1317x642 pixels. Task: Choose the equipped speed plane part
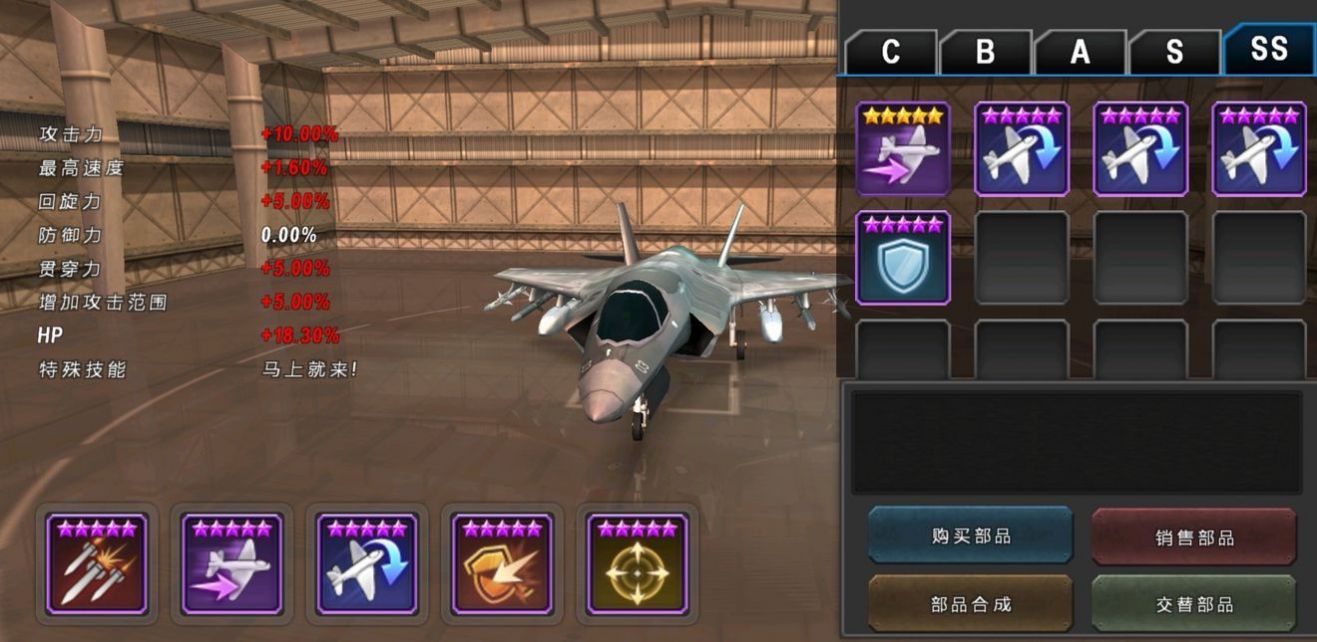(232, 564)
